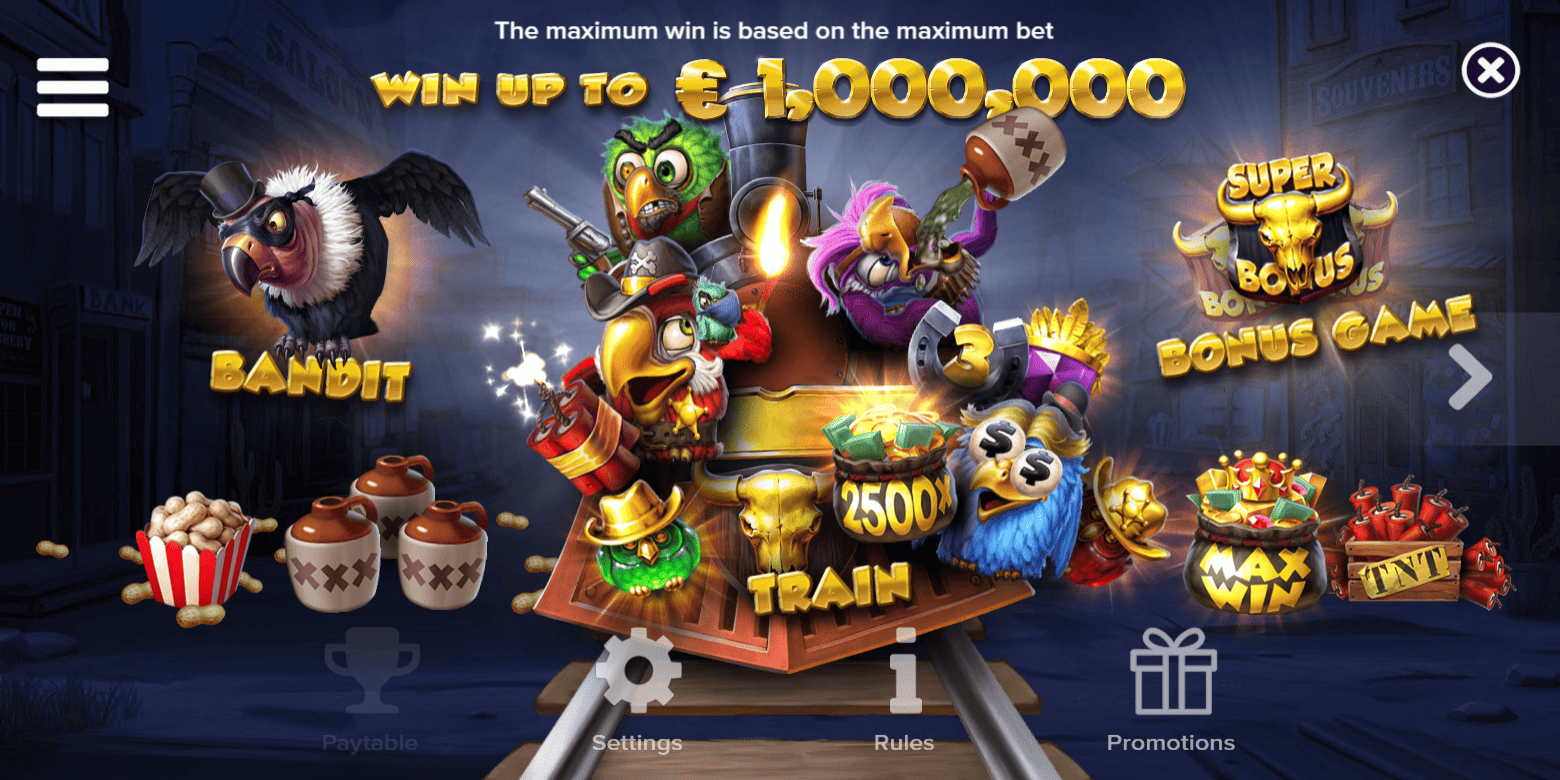Dismiss the screen with the X button
The image size is (1560, 780).
[1489, 68]
